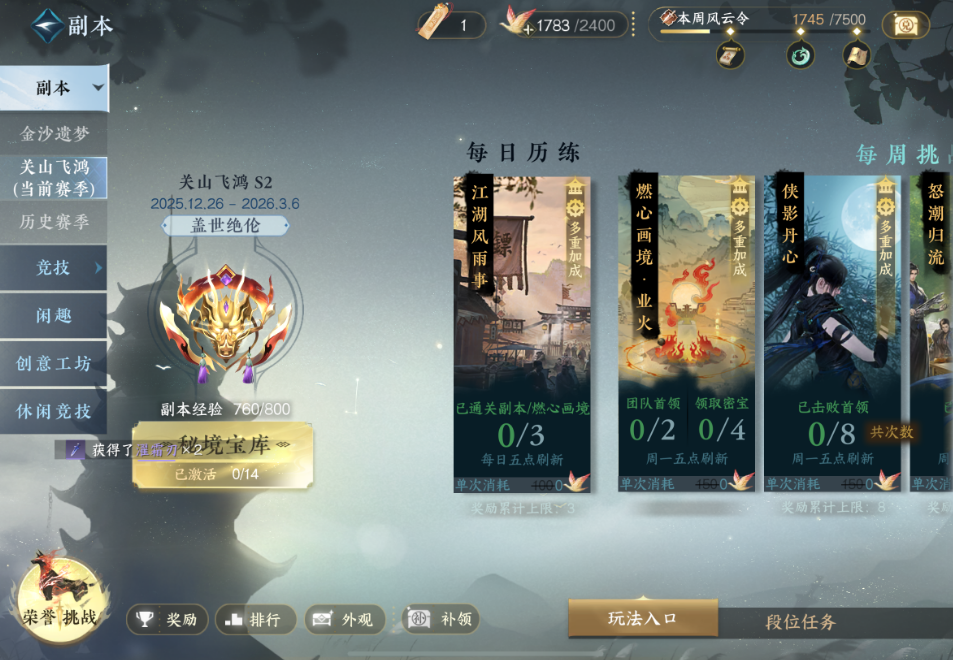Open the 历史赛季 entry
953x660 pixels.
coord(55,221)
